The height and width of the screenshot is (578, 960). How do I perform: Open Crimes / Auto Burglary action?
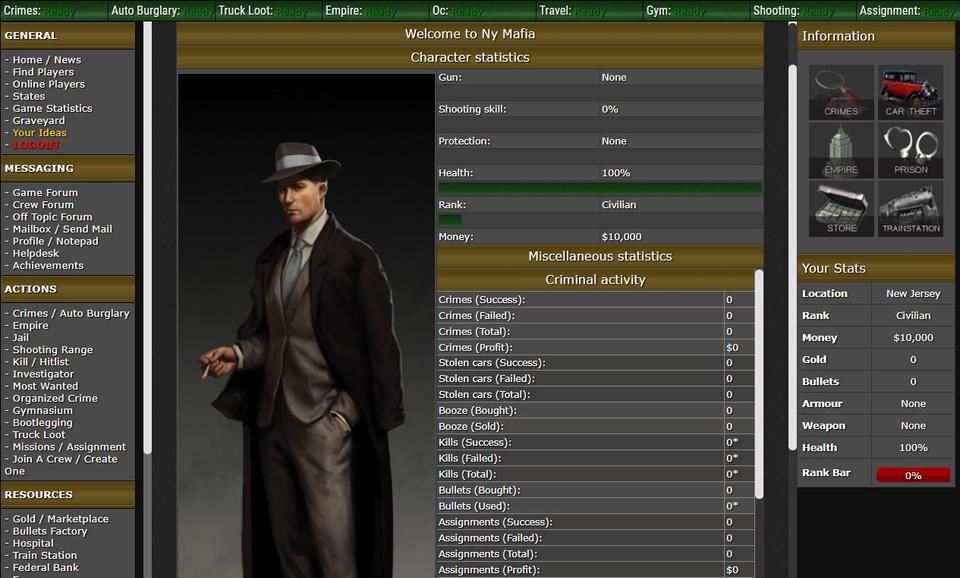coord(71,314)
